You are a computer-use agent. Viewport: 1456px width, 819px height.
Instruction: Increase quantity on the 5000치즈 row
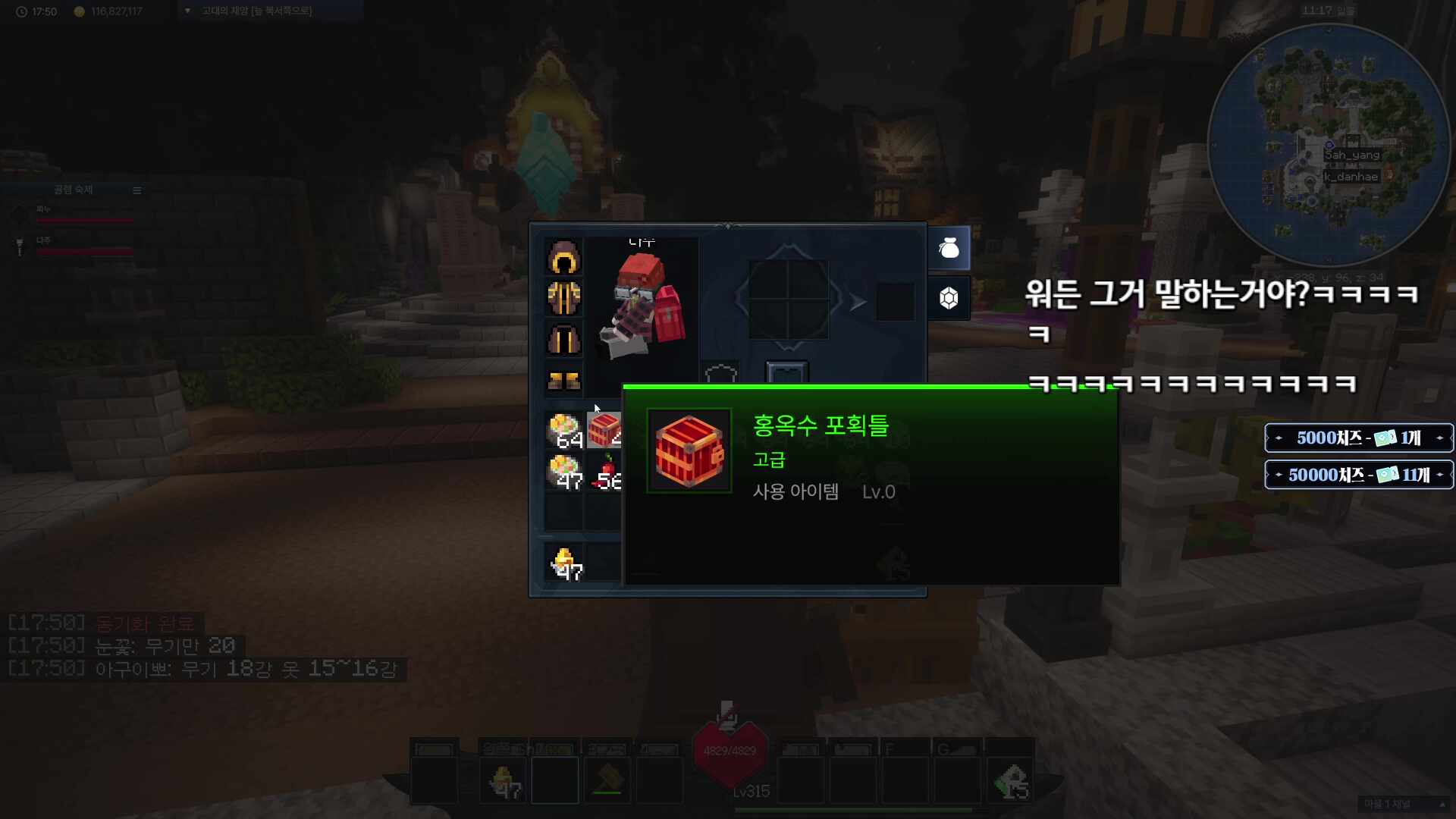pyautogui.click(x=1440, y=438)
